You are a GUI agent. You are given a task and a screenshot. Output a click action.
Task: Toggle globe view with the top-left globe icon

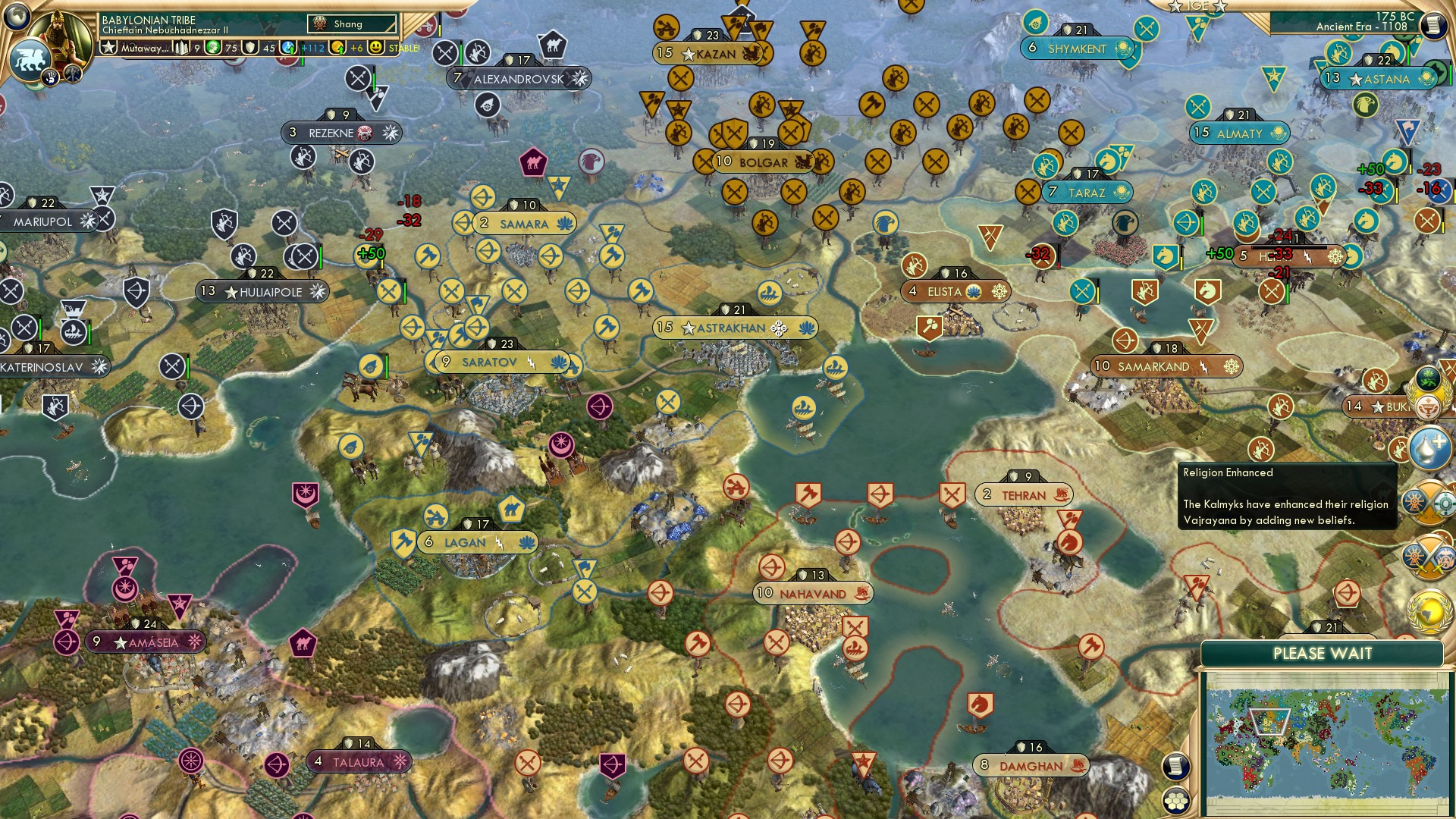[17, 17]
